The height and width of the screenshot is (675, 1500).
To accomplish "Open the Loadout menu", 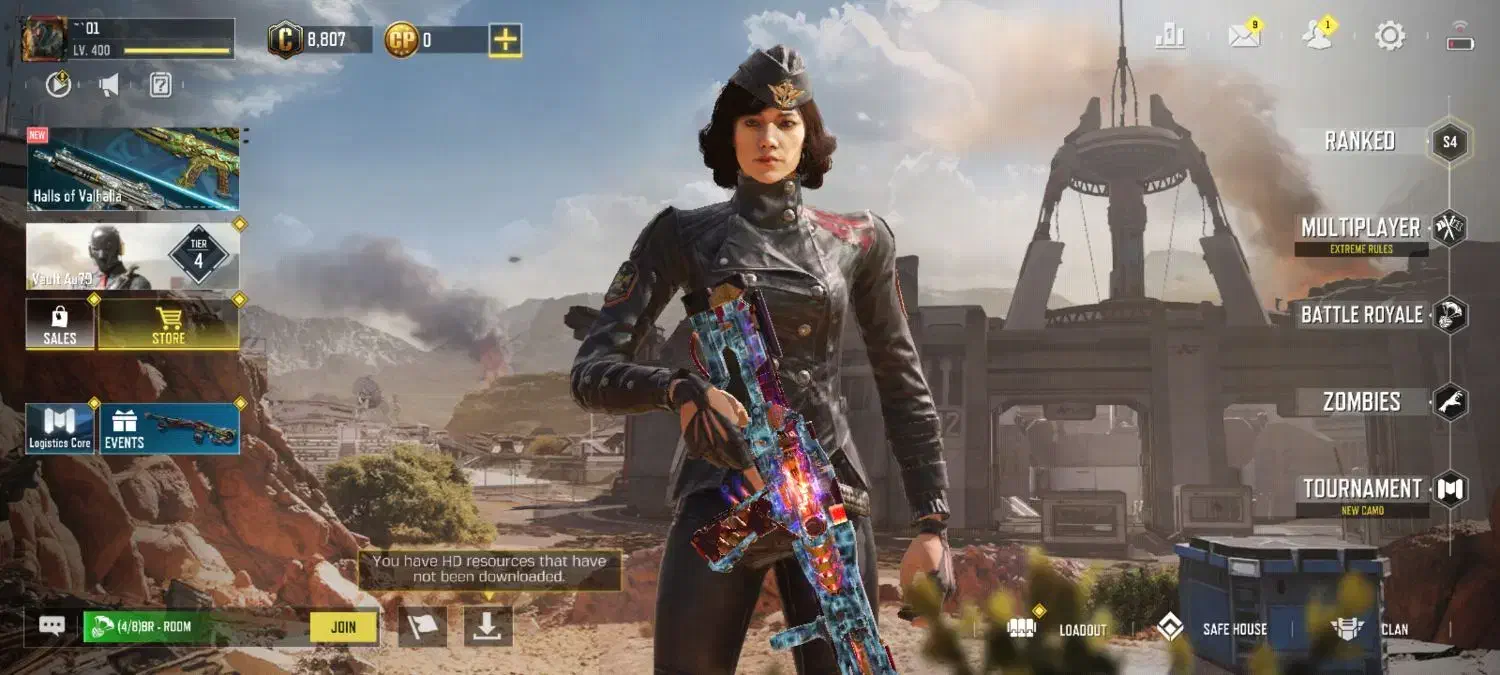I will (1062, 629).
